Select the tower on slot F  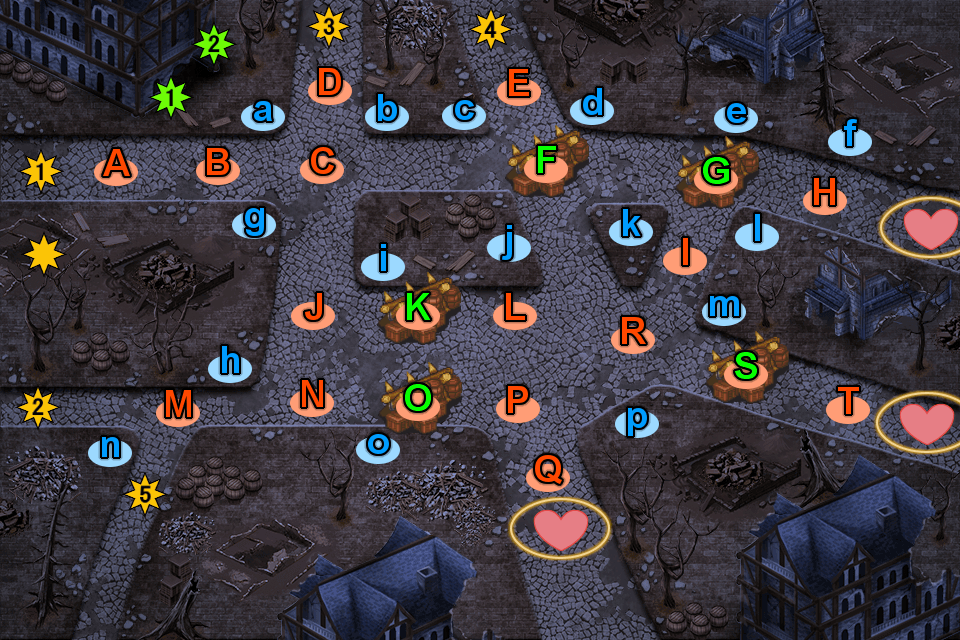pyautogui.click(x=546, y=163)
